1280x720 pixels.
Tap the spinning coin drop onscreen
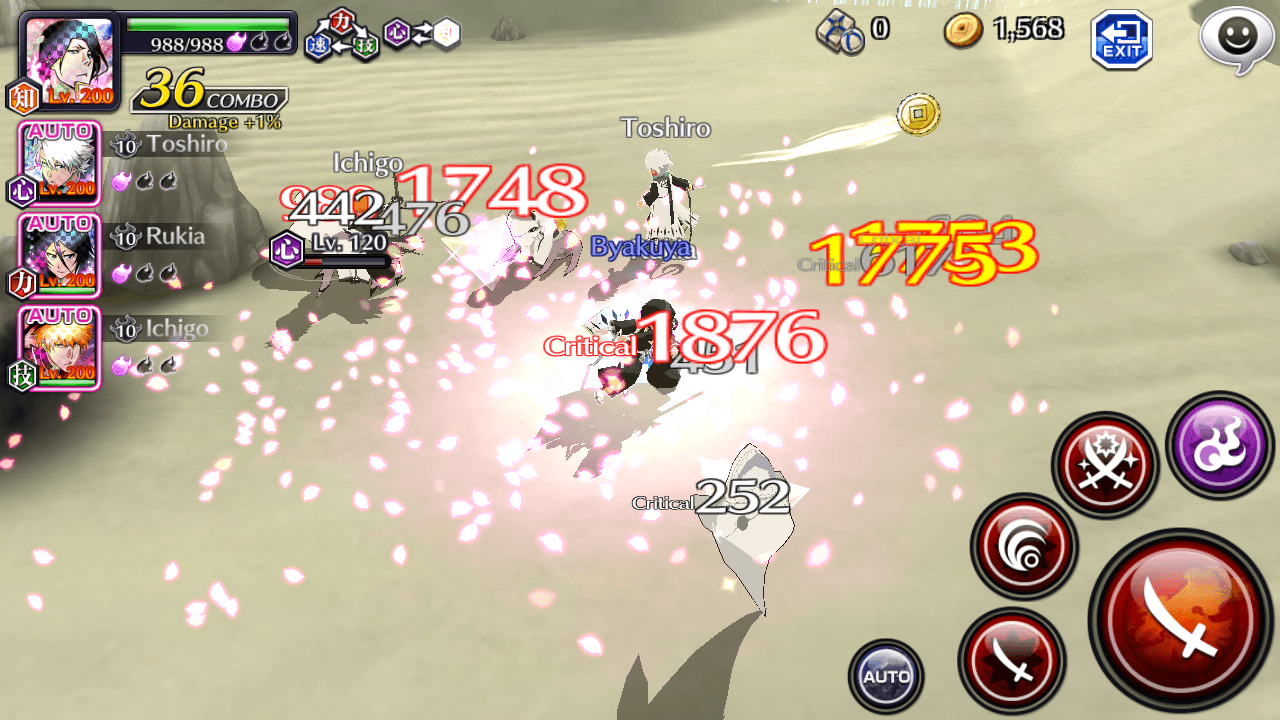pyautogui.click(x=917, y=114)
